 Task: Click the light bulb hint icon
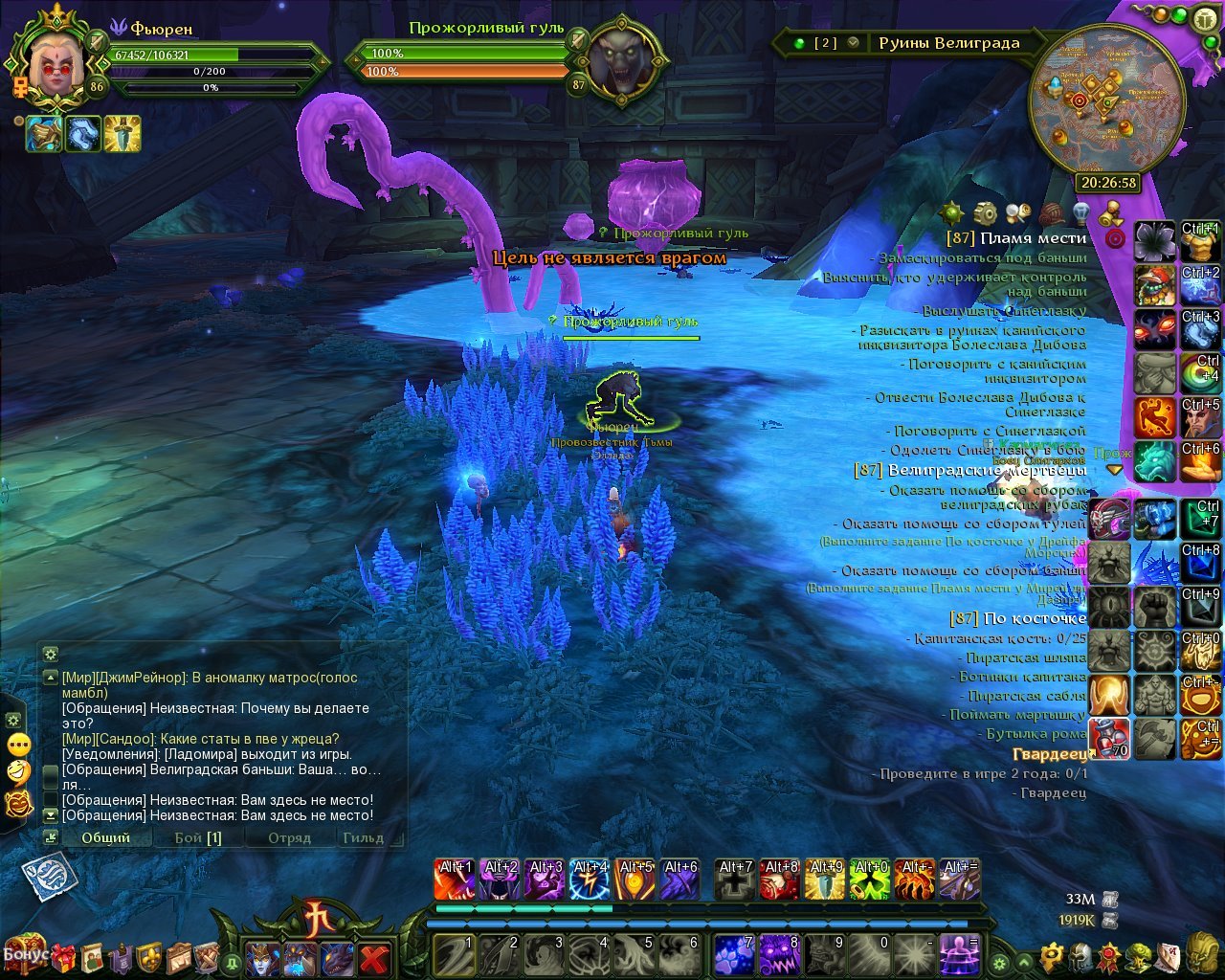click(1080, 213)
